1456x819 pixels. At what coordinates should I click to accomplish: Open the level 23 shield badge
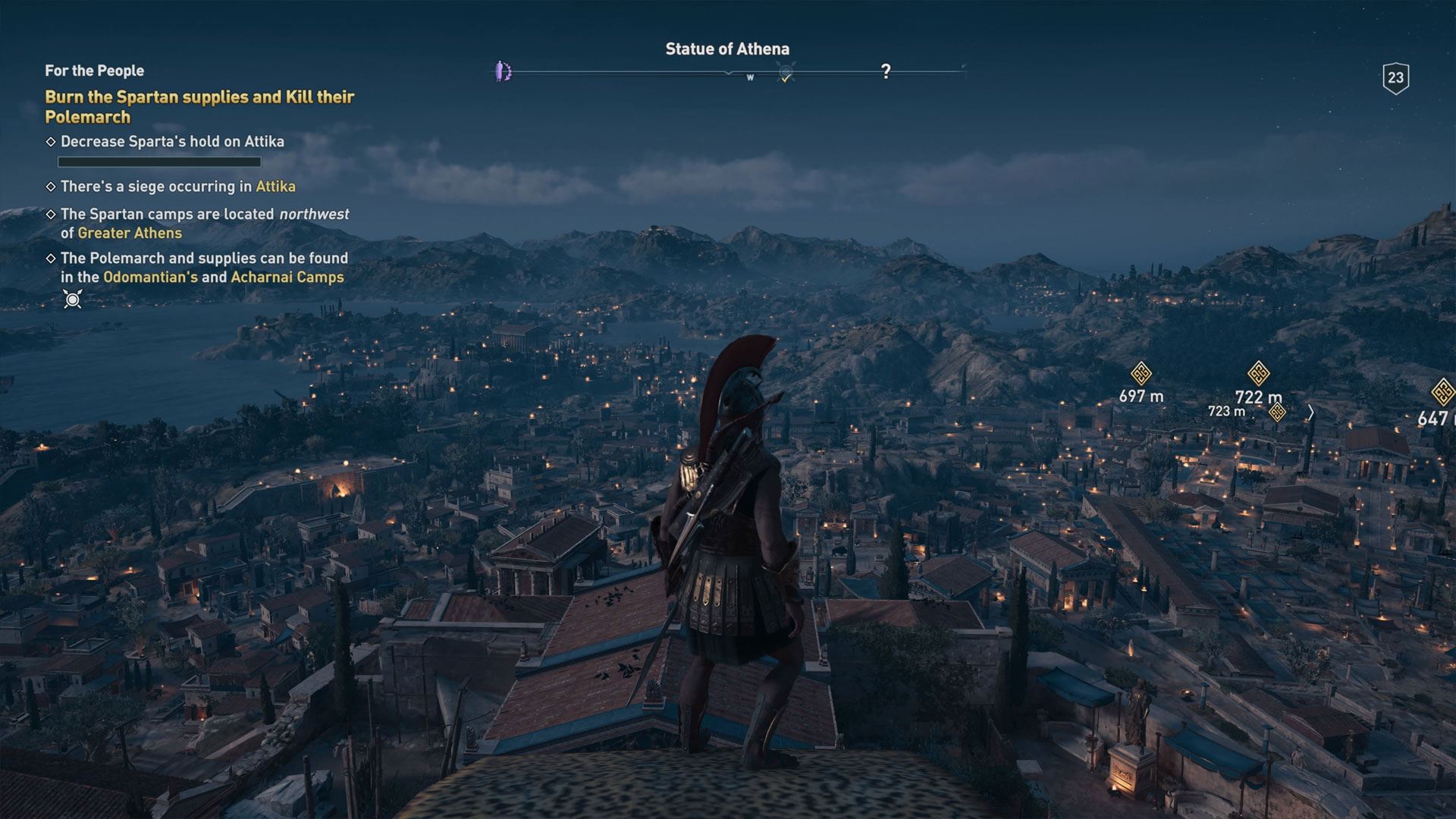pos(1395,77)
